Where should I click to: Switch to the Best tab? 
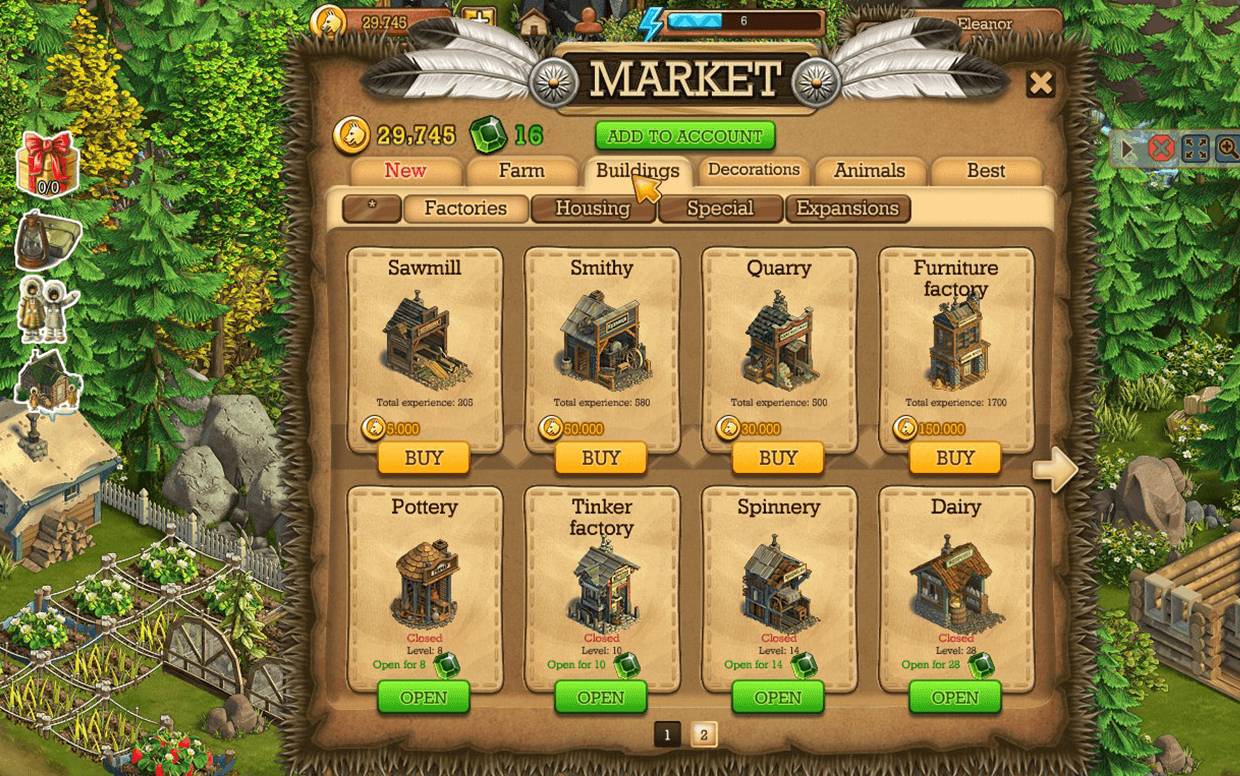(985, 171)
